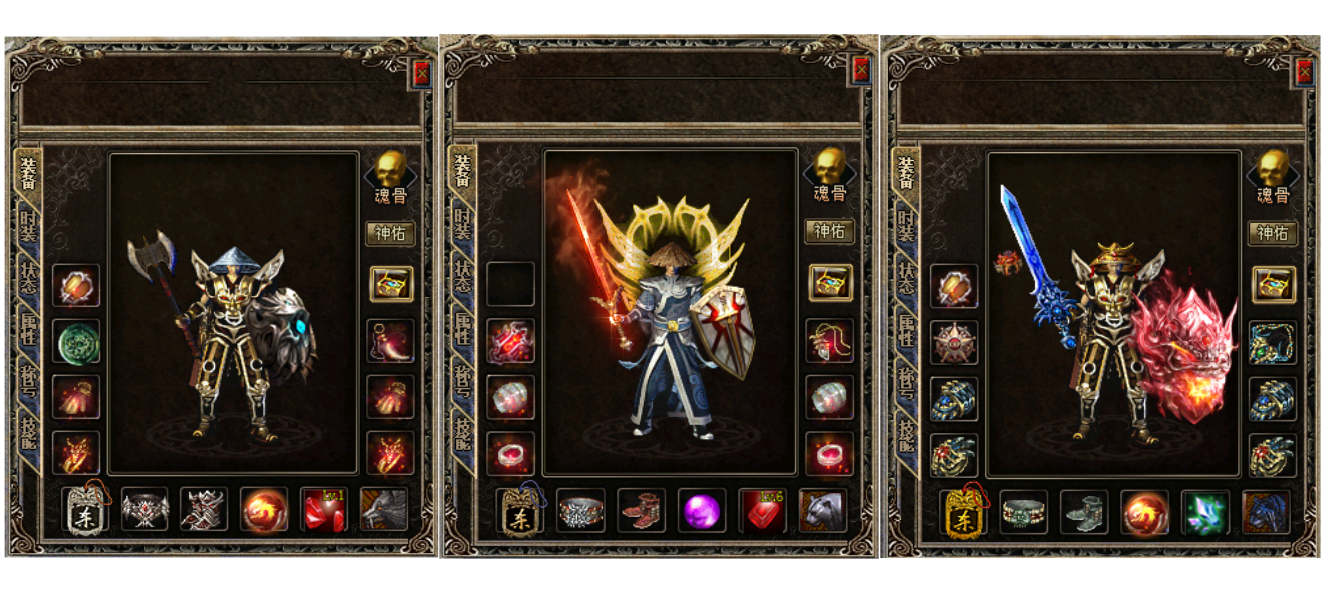Select the green jade disc slot
The width and height of the screenshot is (1322, 594).
(76, 342)
